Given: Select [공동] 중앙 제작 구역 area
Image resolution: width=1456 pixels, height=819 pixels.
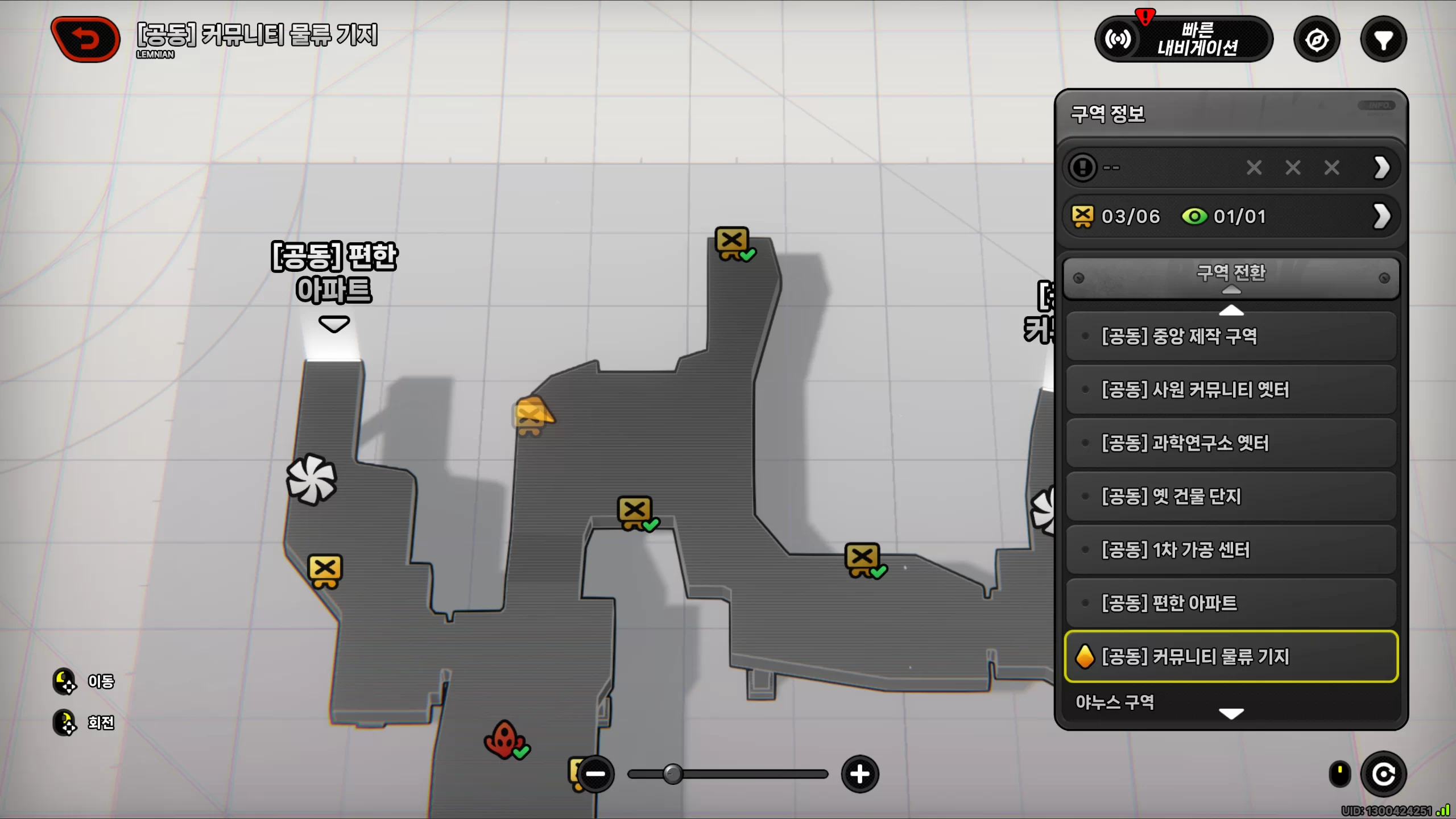Looking at the screenshot, I should tap(1231, 336).
